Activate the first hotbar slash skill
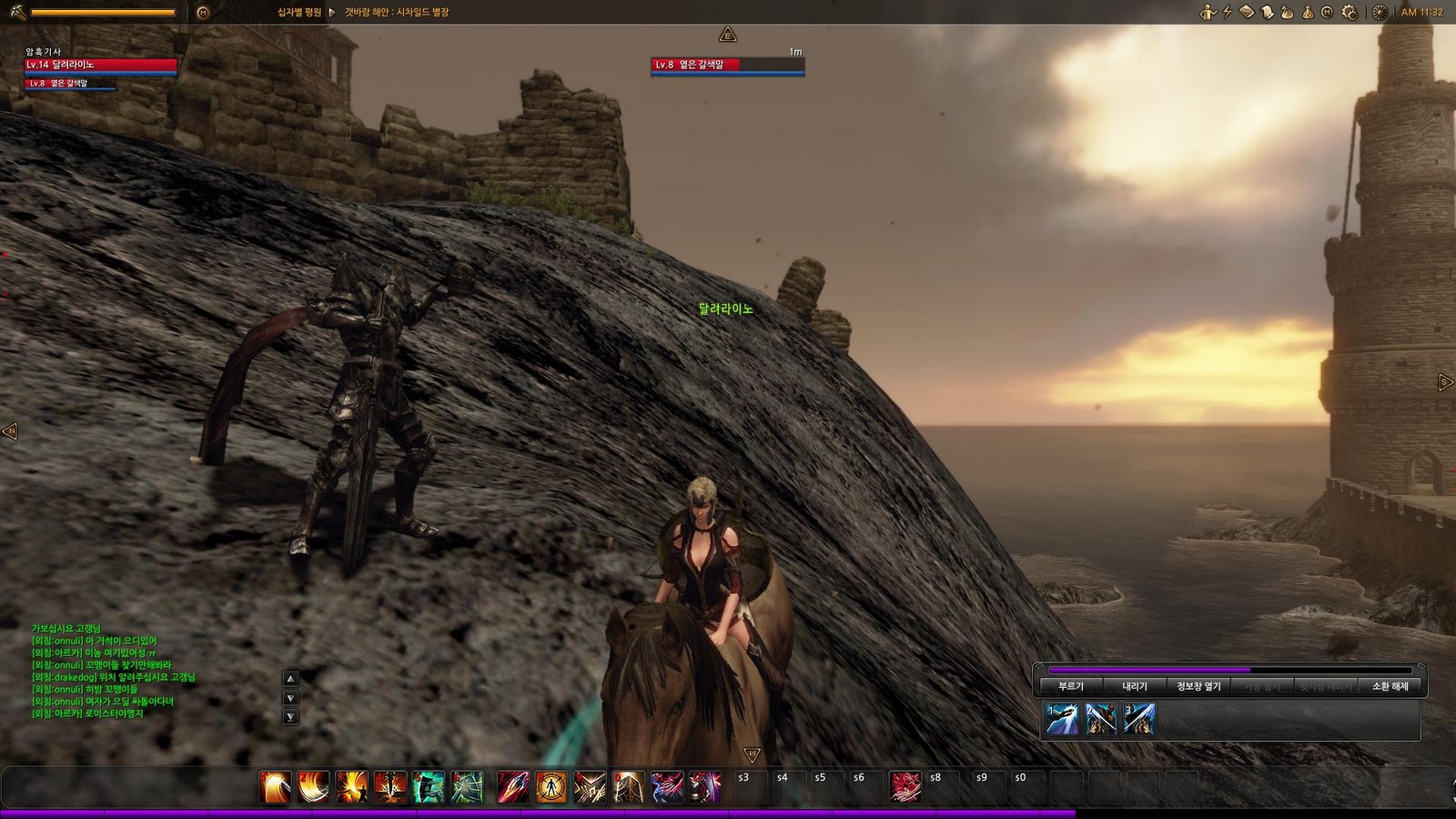This screenshot has height=819, width=1456. click(x=275, y=787)
